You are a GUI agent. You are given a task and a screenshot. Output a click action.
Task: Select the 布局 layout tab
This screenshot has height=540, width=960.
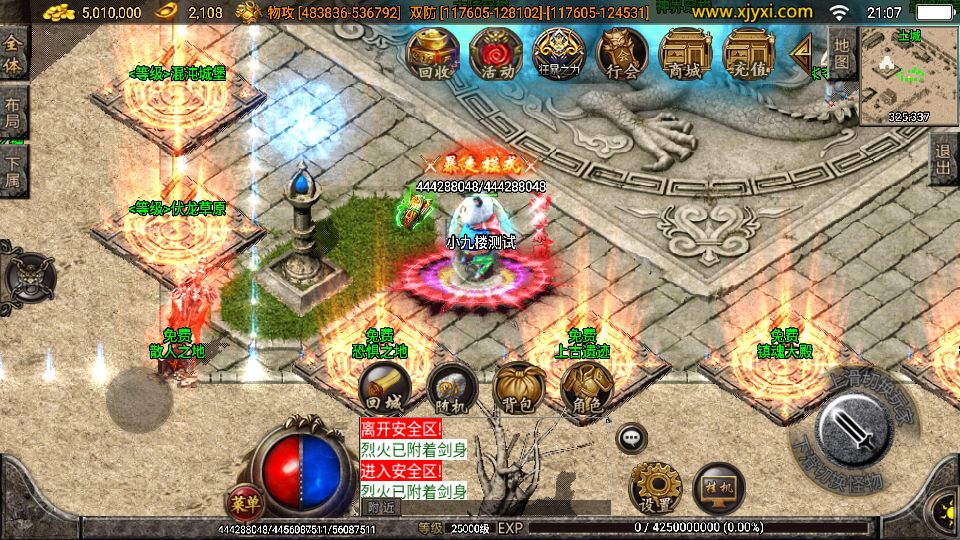pos(13,113)
